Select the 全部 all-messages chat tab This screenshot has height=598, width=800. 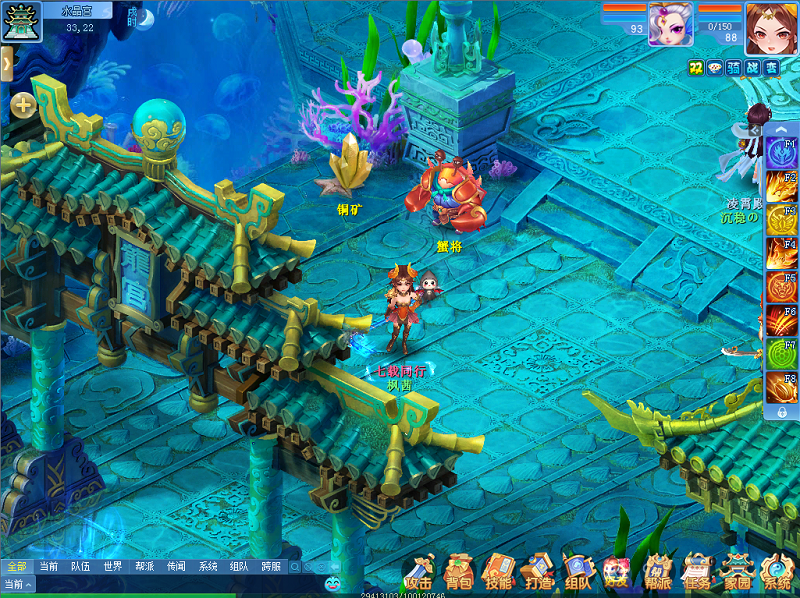pos(16,566)
